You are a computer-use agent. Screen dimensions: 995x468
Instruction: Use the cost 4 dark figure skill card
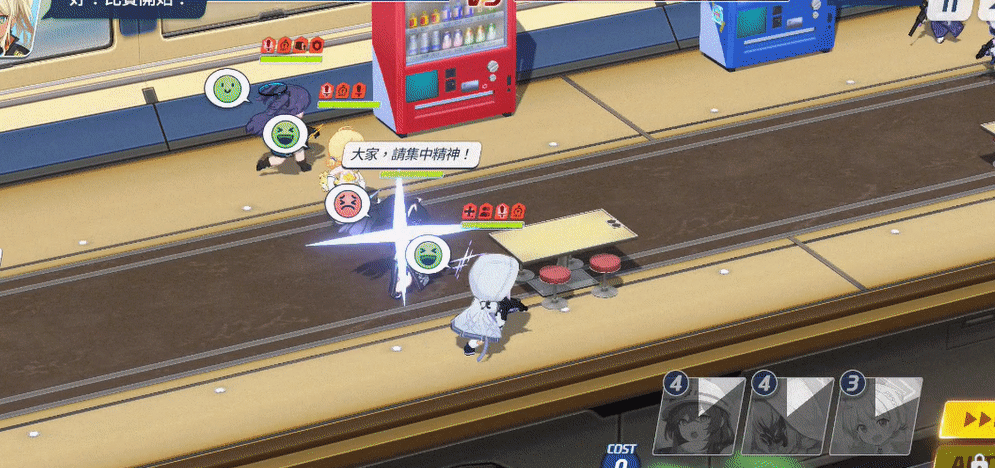(788, 416)
